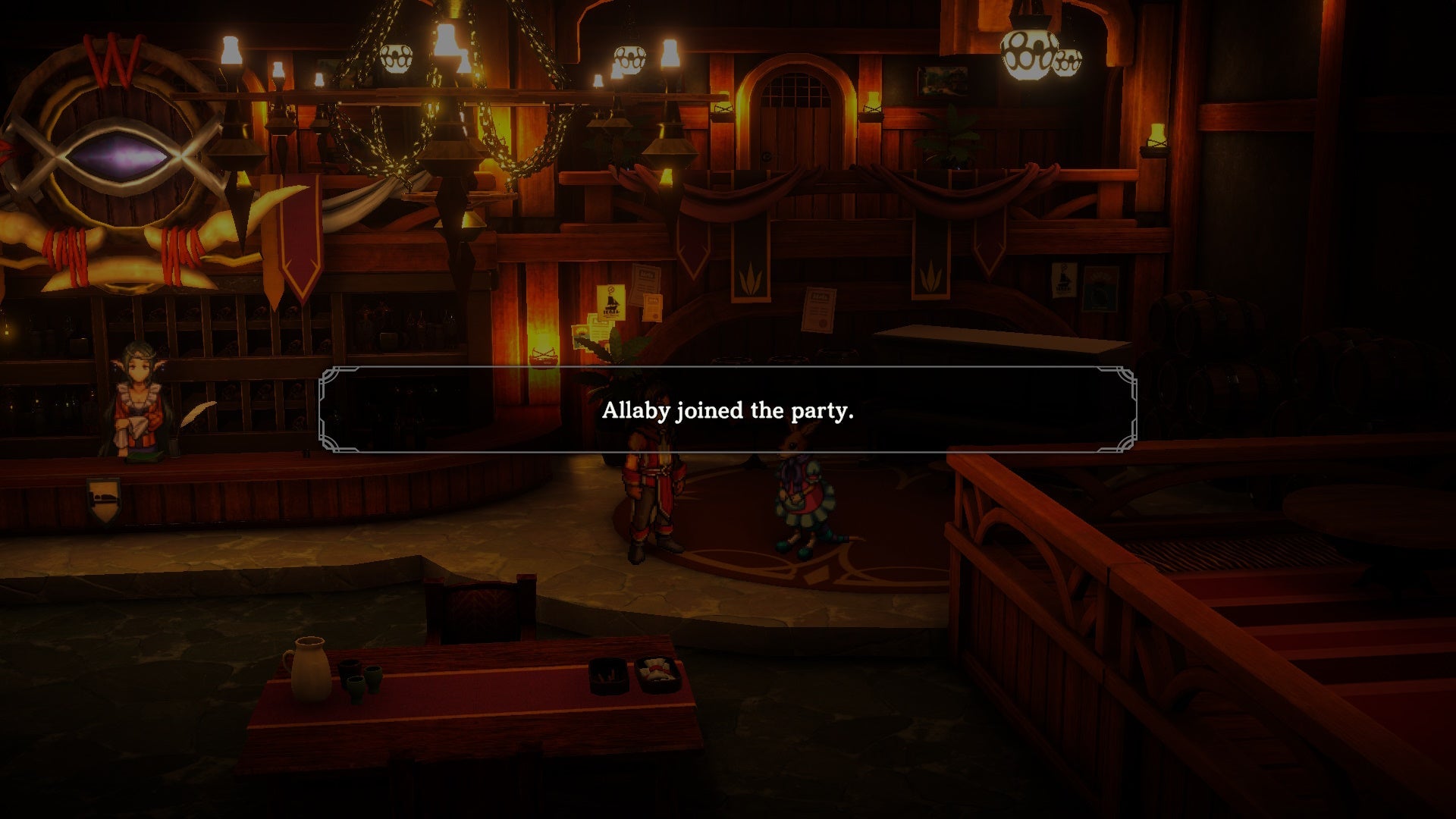Click the ship poster pinned to the wall

click(x=611, y=303)
